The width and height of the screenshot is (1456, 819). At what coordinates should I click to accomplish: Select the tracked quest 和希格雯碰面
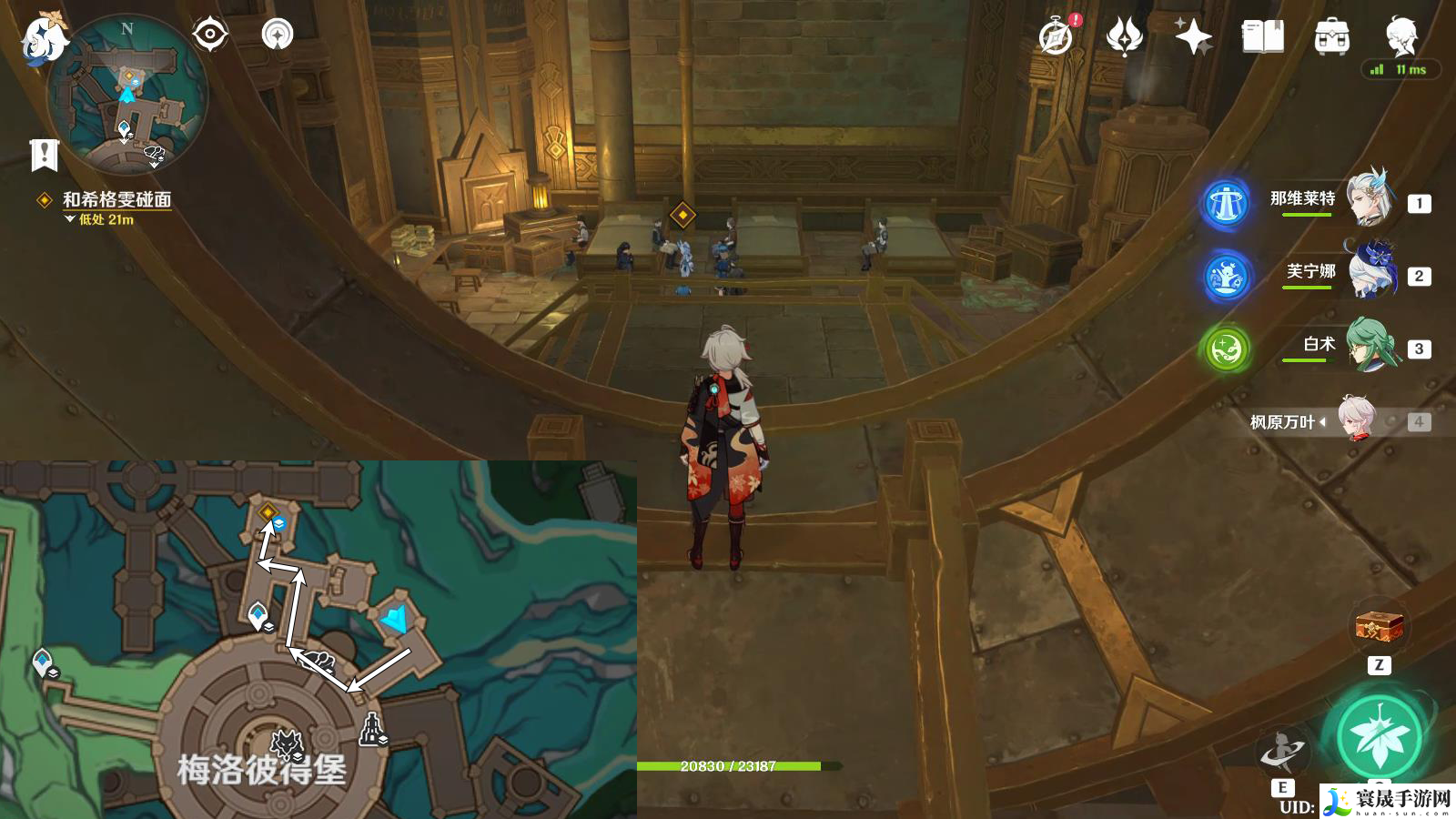[x=116, y=199]
